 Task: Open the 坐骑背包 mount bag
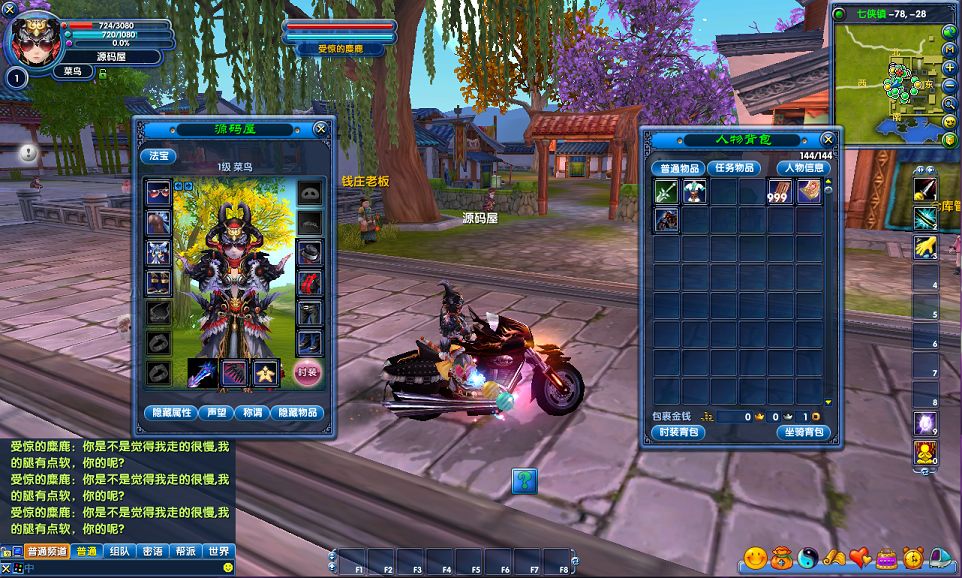point(803,433)
